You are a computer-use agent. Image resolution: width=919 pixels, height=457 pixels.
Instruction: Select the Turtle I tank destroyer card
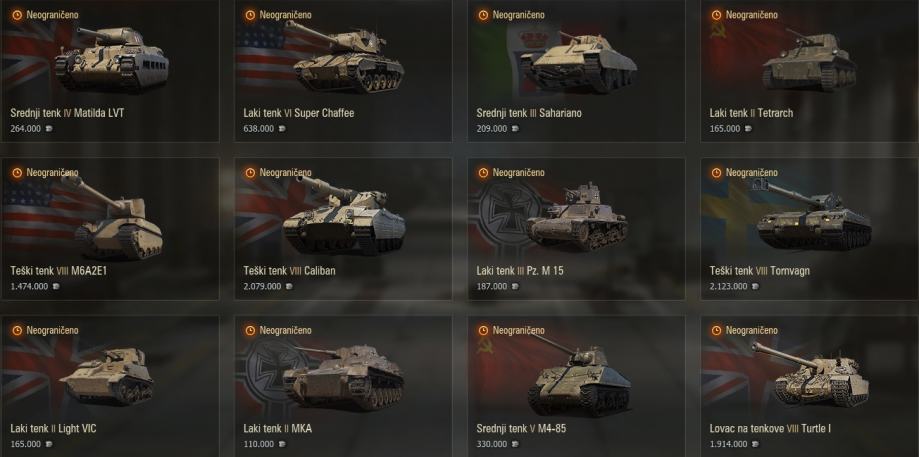click(x=809, y=385)
